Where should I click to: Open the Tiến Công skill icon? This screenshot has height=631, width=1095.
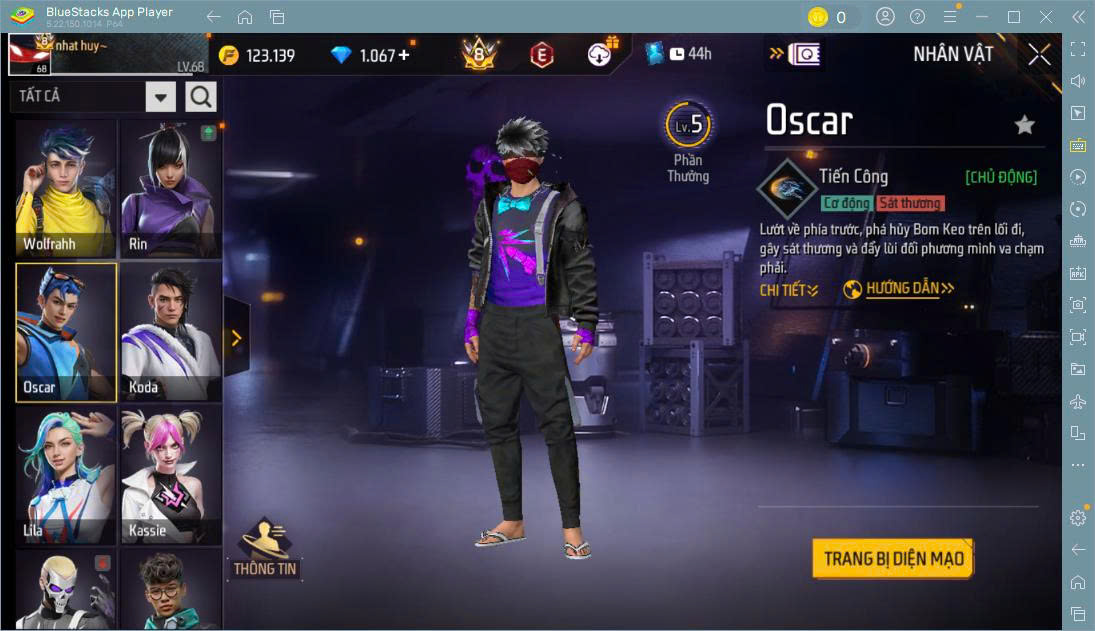786,187
